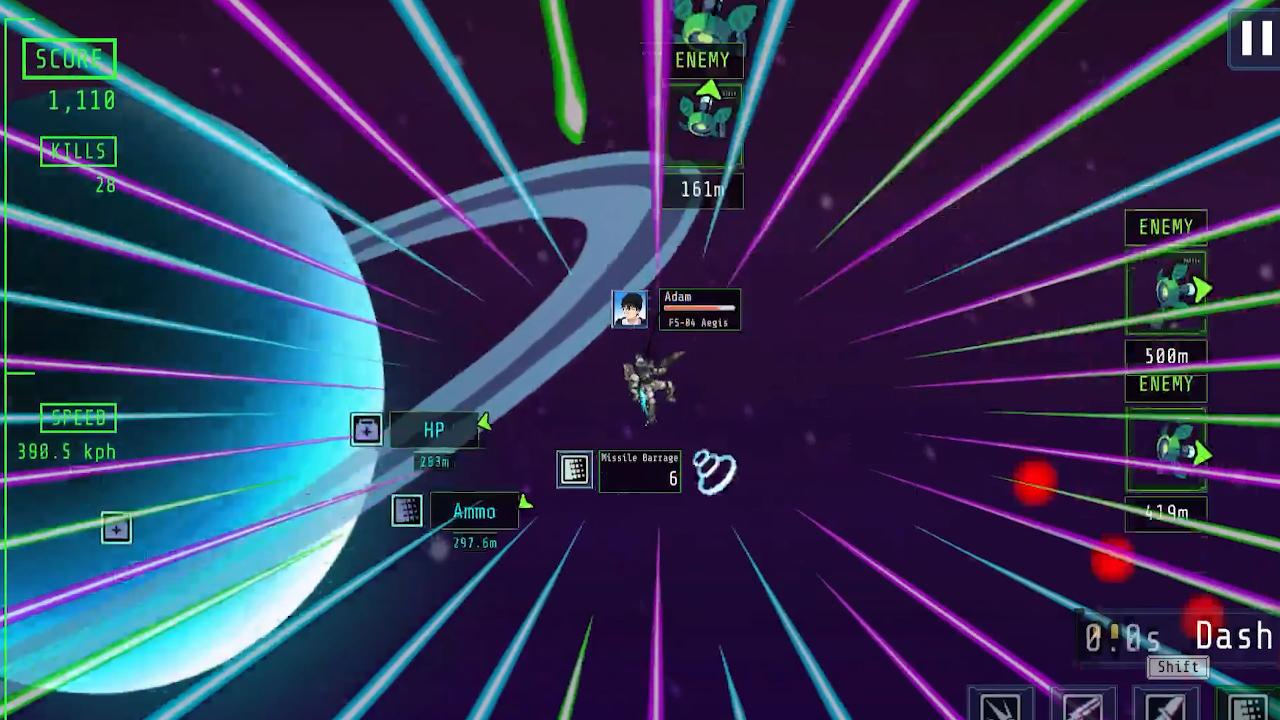Select the highlighted Missile Barrage hotbar slot
1280x720 pixels.
[x=1248, y=706]
